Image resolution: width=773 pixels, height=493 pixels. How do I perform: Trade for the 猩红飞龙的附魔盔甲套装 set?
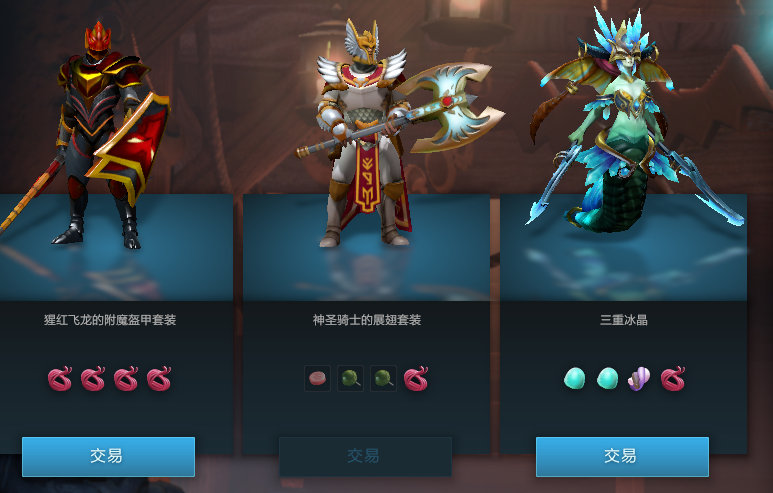108,456
